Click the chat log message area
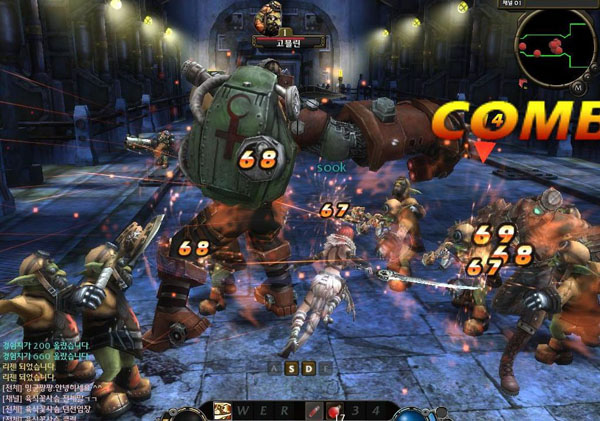This screenshot has width=600, height=421. [x=50, y=378]
